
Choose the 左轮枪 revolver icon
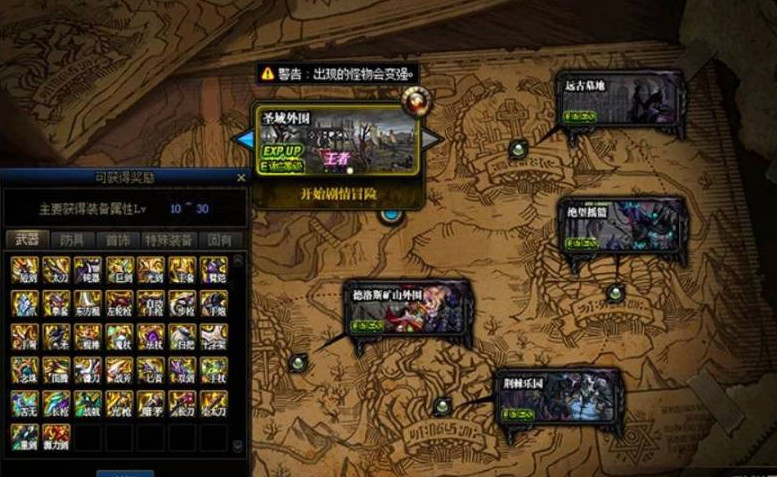point(120,302)
